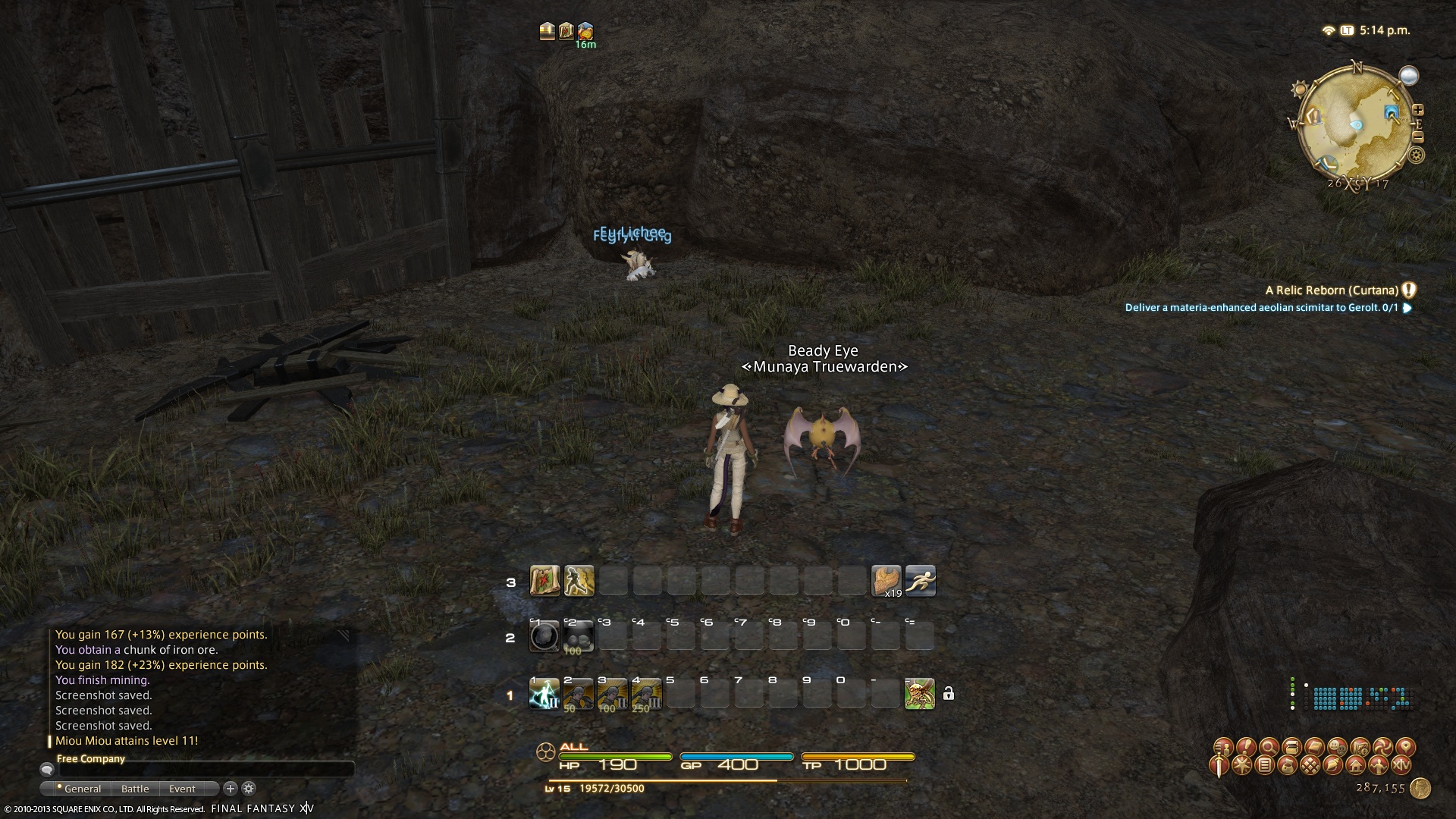Click the chat text input field

[205, 770]
